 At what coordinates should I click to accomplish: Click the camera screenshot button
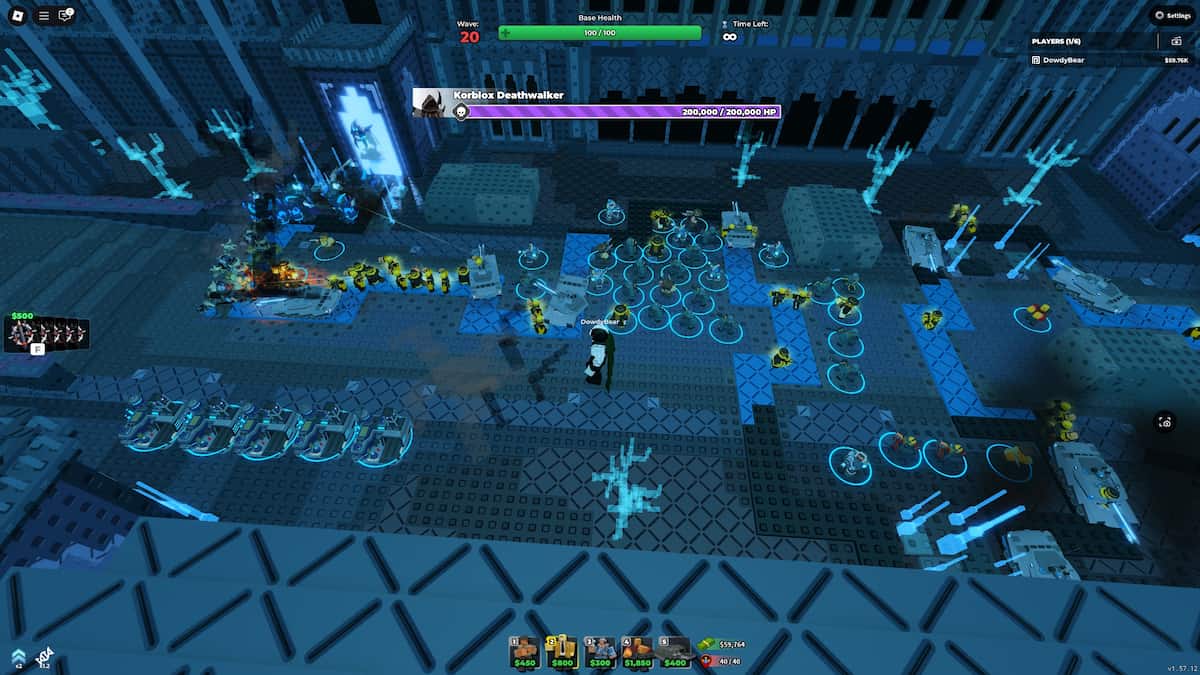click(x=1166, y=422)
